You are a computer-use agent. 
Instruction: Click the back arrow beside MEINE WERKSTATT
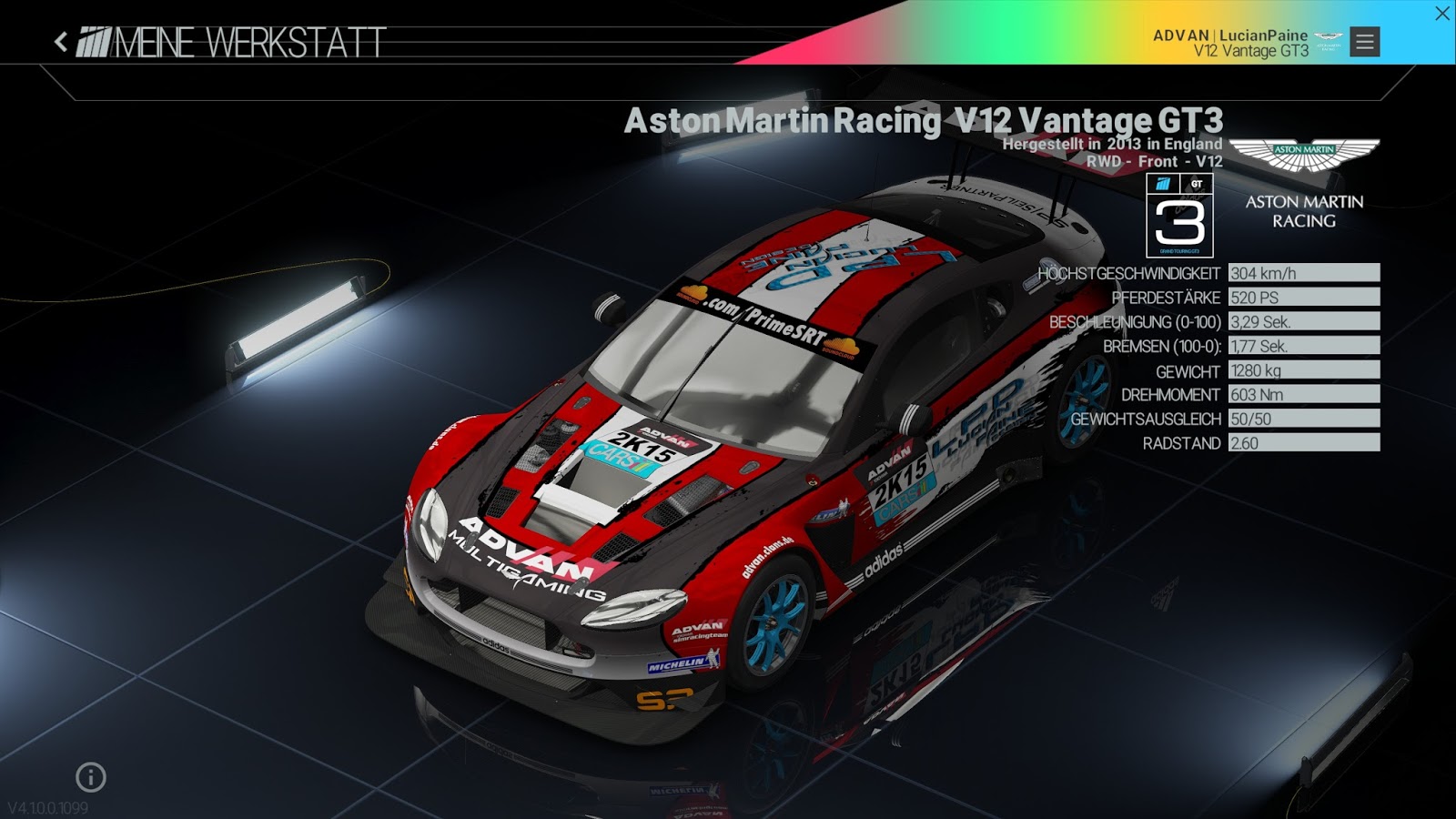[58, 40]
